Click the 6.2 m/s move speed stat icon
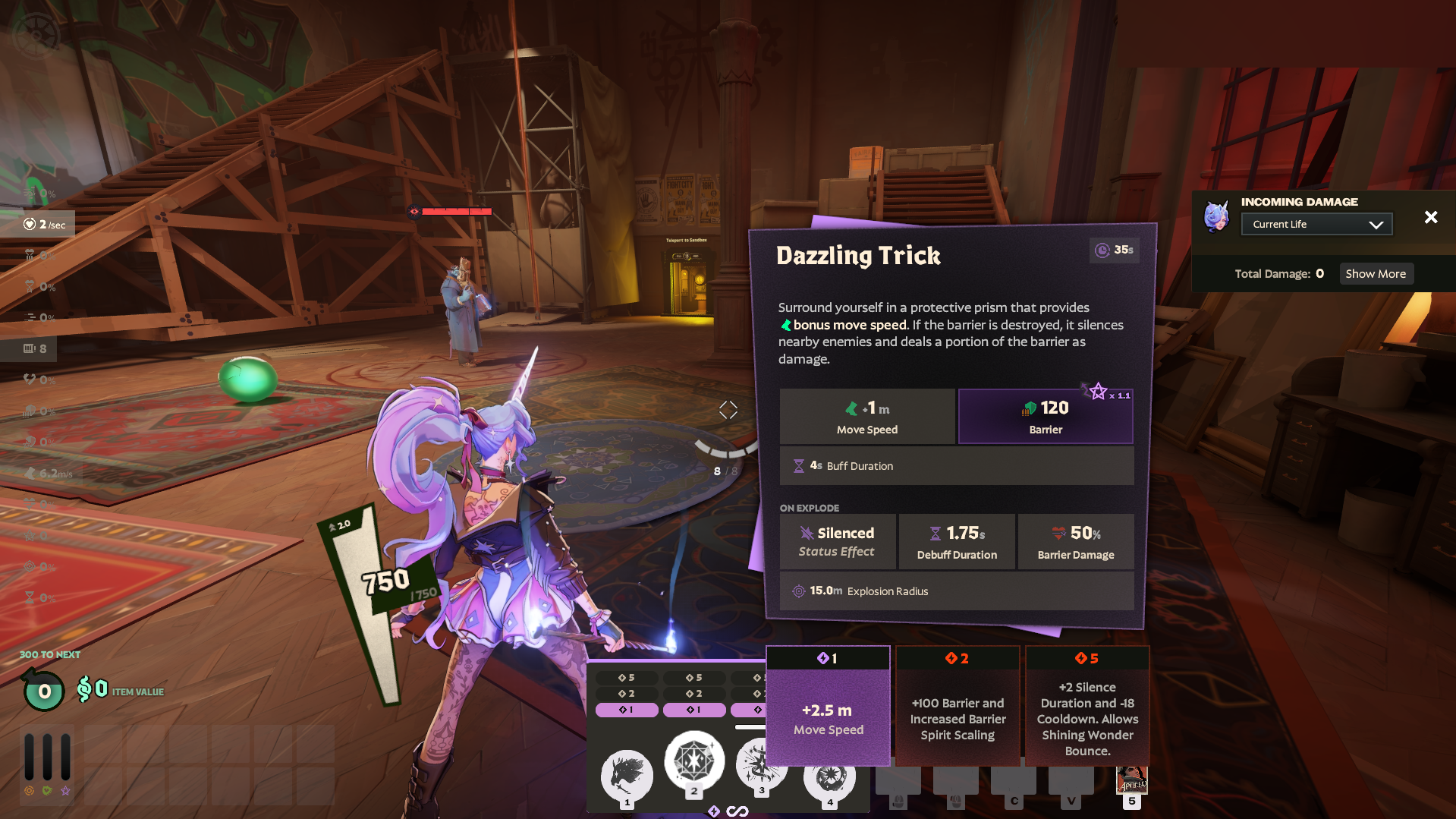The image size is (1456, 819). click(x=32, y=472)
